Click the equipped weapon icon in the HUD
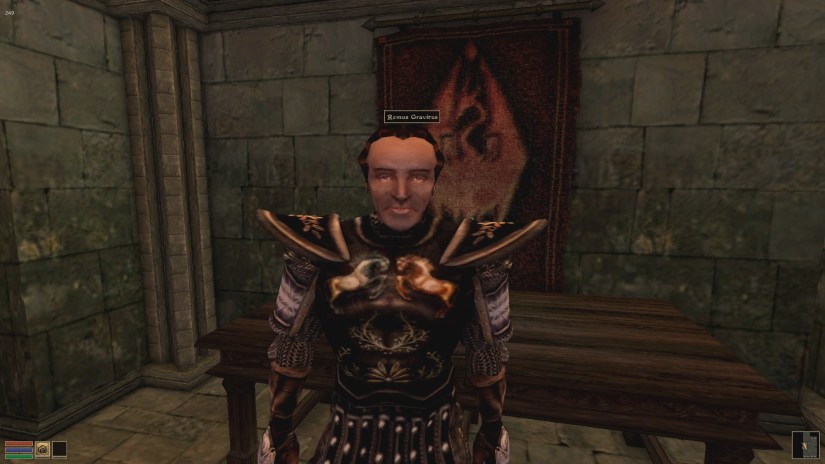This screenshot has width=825, height=464. point(43,449)
